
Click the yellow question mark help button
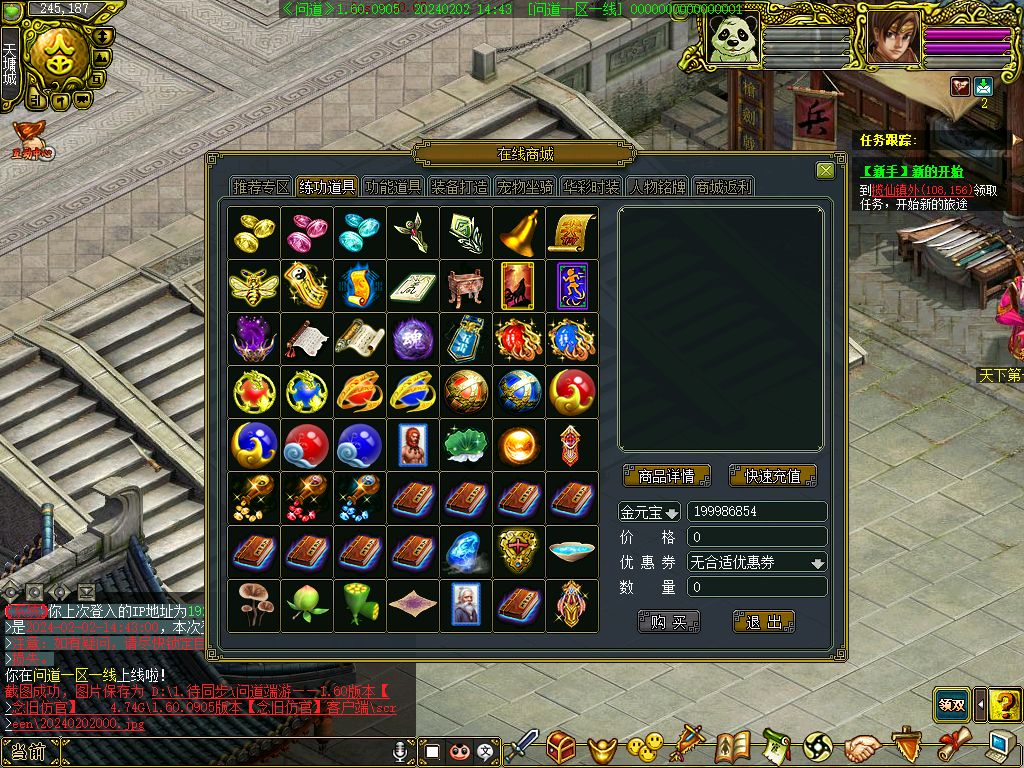1005,704
